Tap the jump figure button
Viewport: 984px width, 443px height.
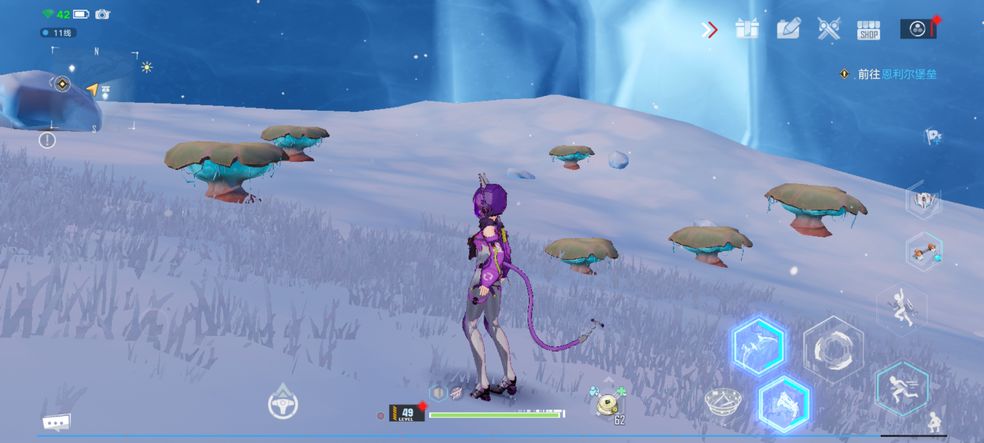[x=900, y=306]
